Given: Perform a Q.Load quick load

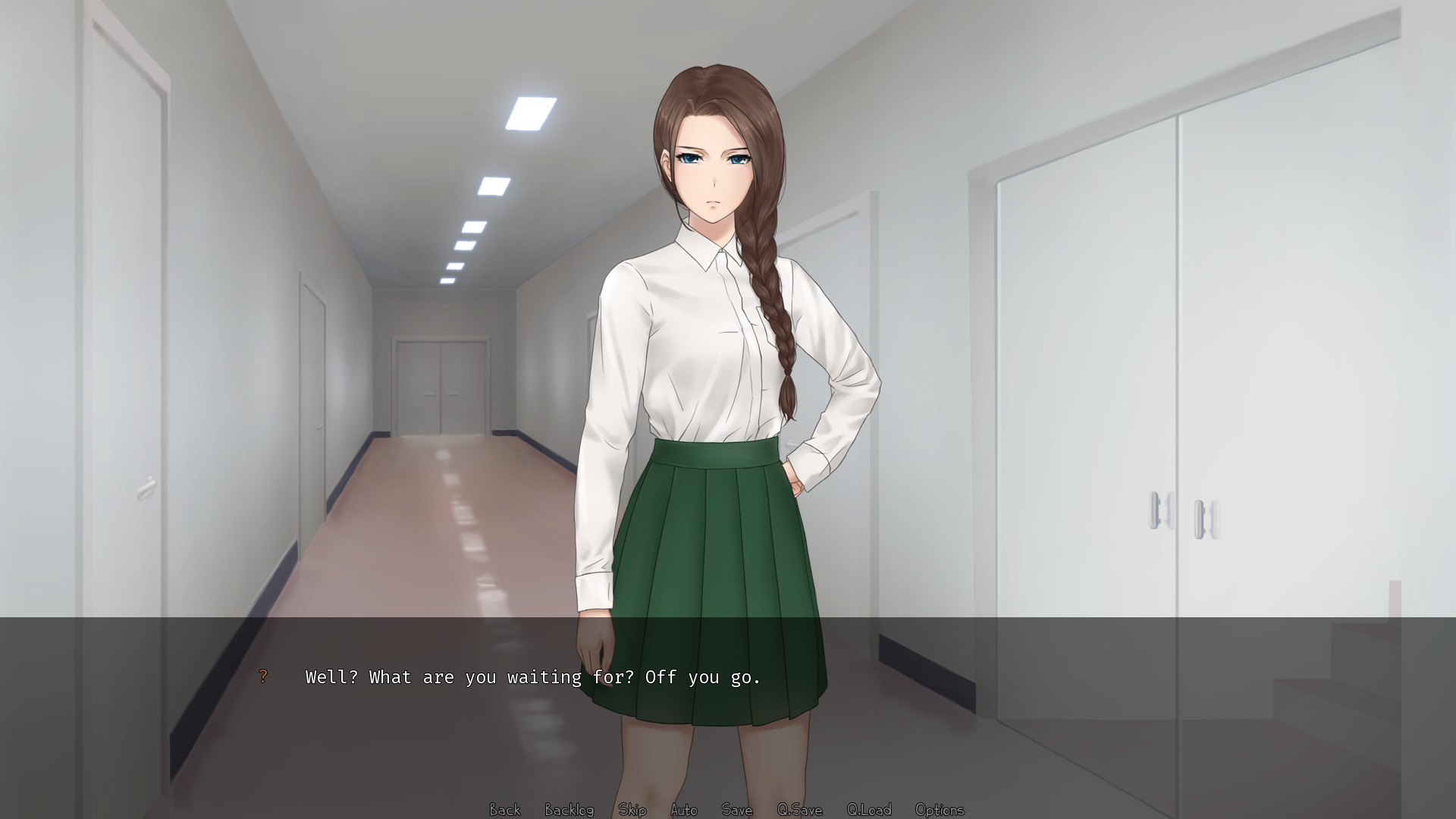Looking at the screenshot, I should pos(871,810).
